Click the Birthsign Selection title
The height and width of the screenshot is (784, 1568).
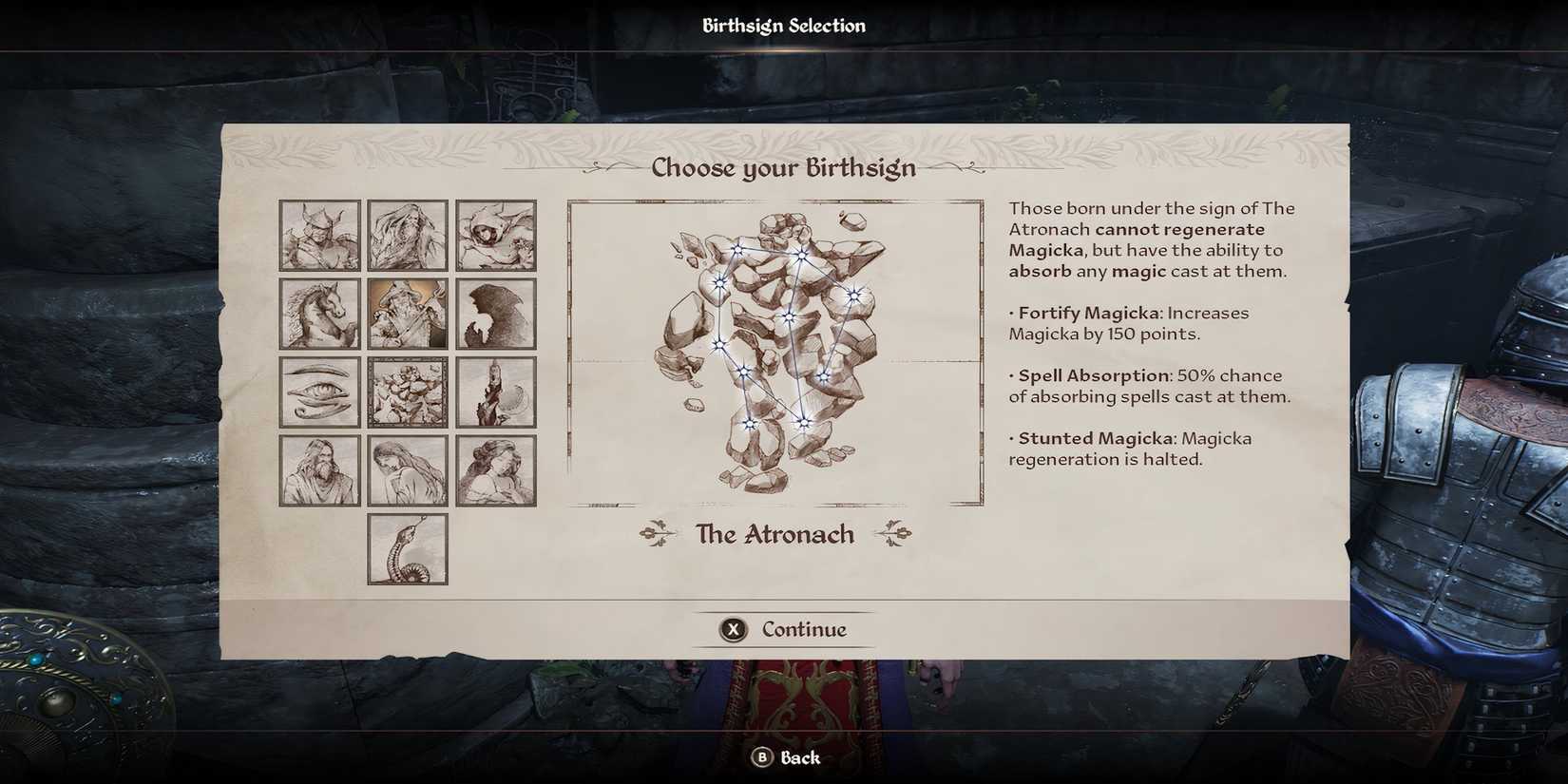pyautogui.click(x=783, y=25)
